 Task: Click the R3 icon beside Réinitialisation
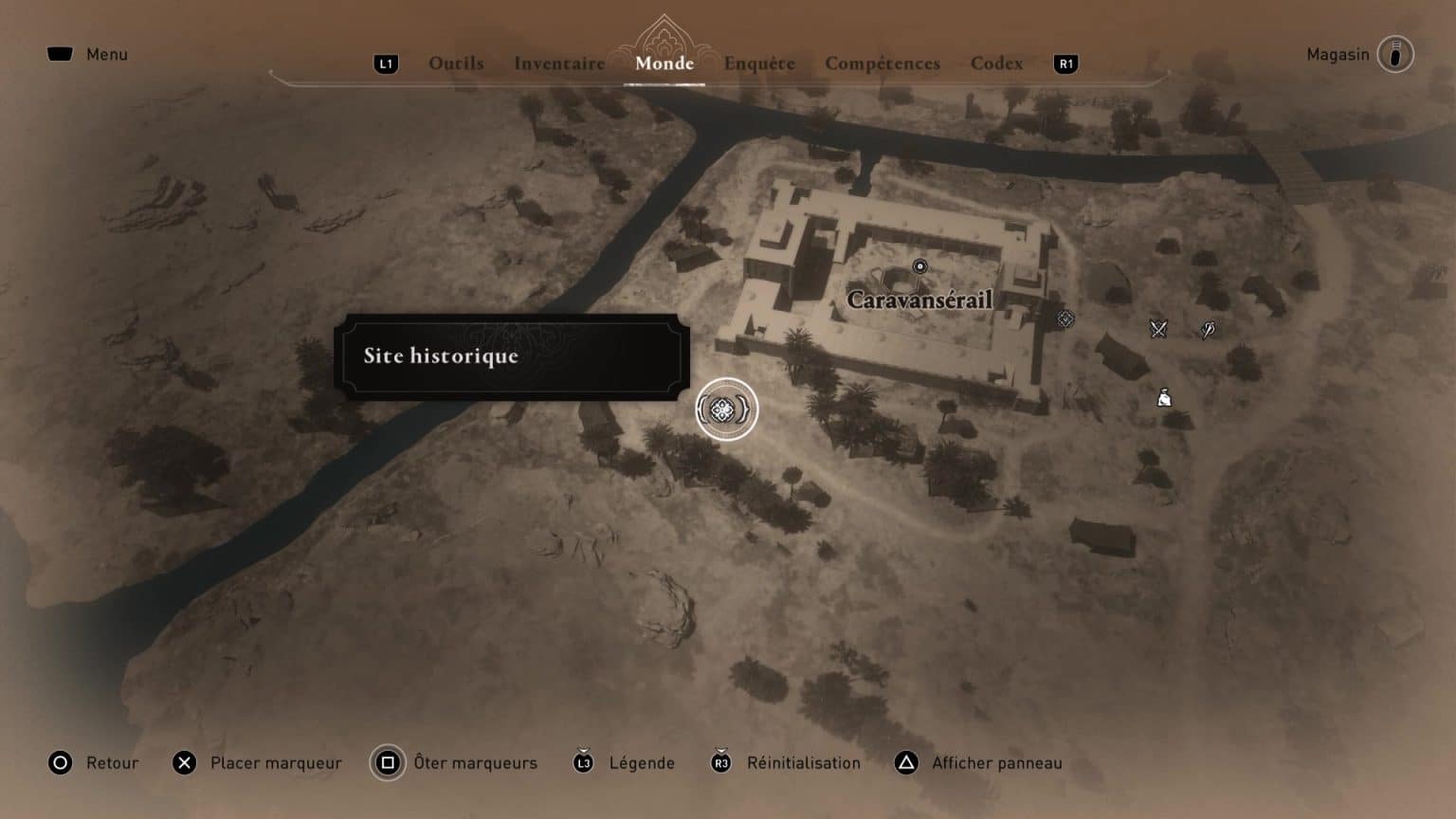722,762
